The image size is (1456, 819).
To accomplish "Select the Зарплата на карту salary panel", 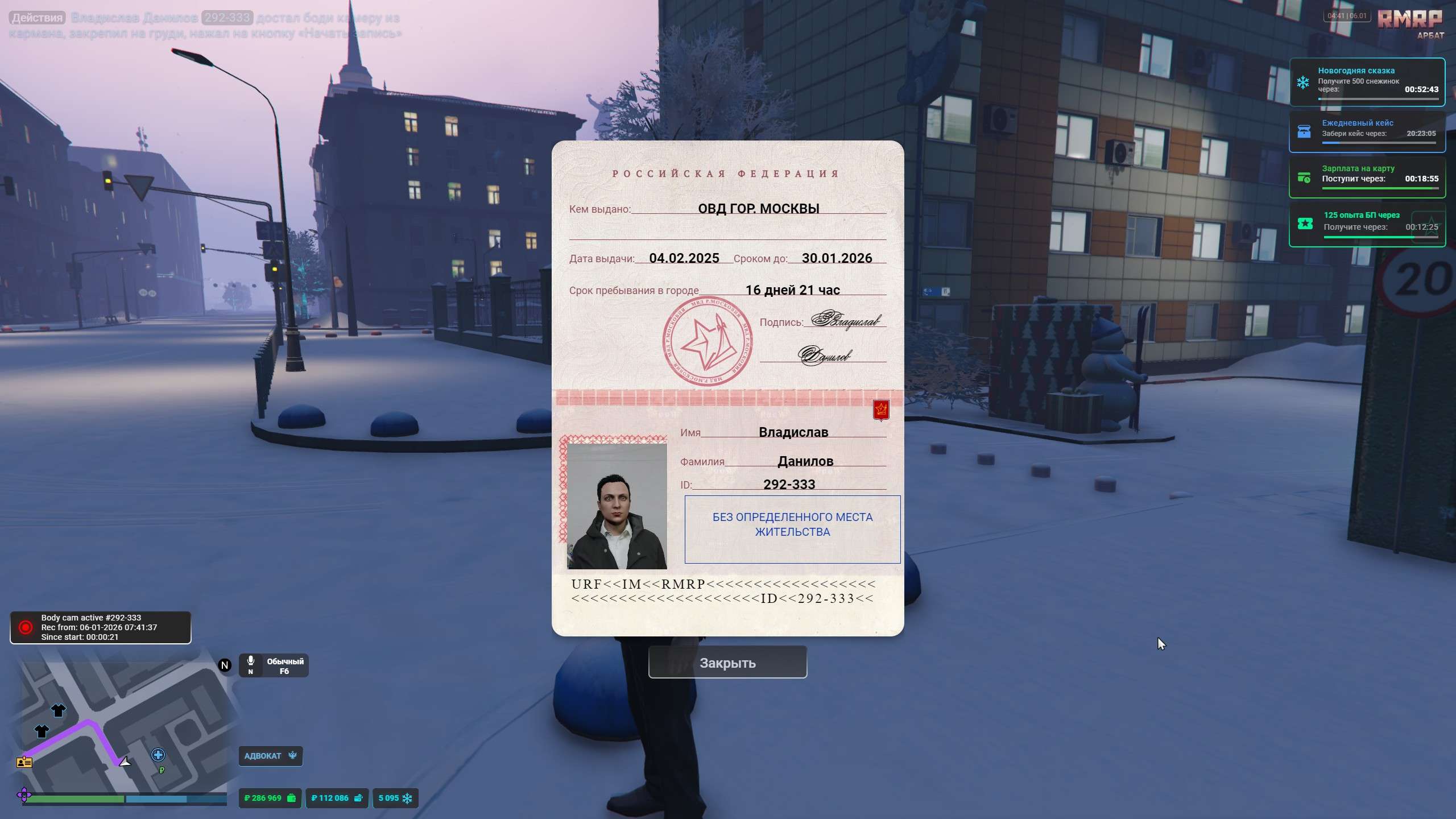I will coord(1367,177).
